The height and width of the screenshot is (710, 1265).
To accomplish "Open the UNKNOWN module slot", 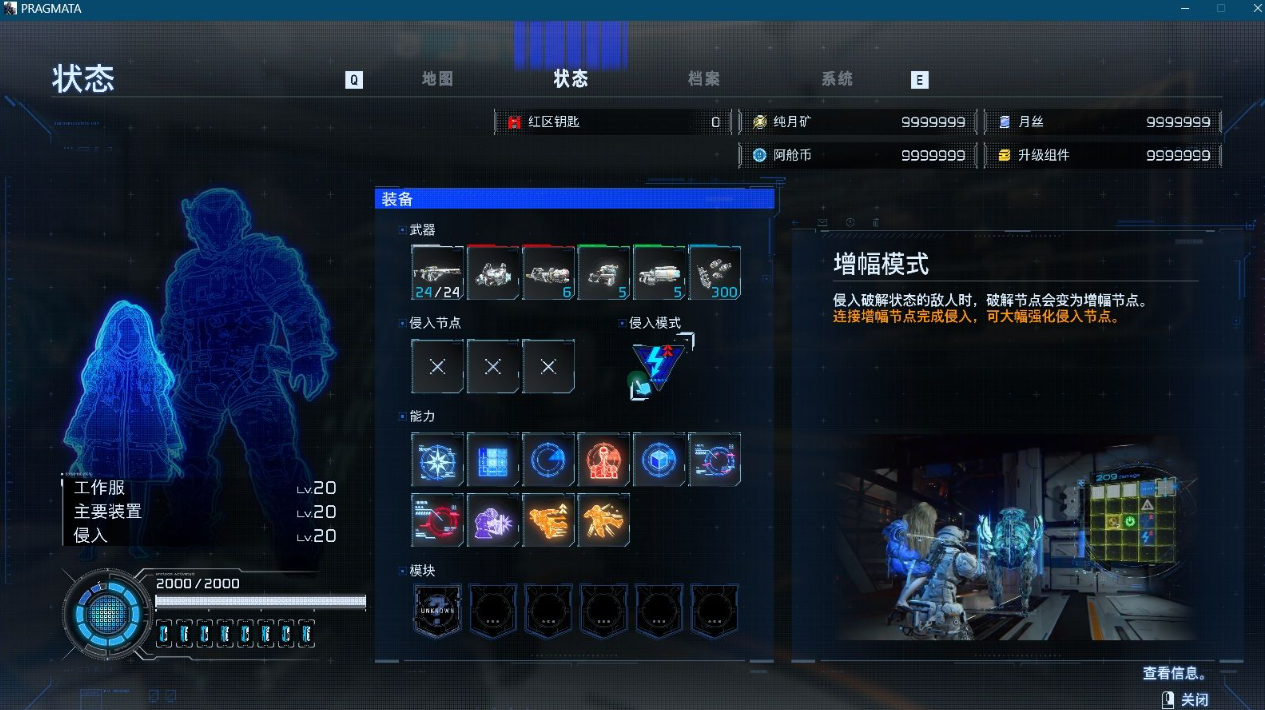I will 437,610.
